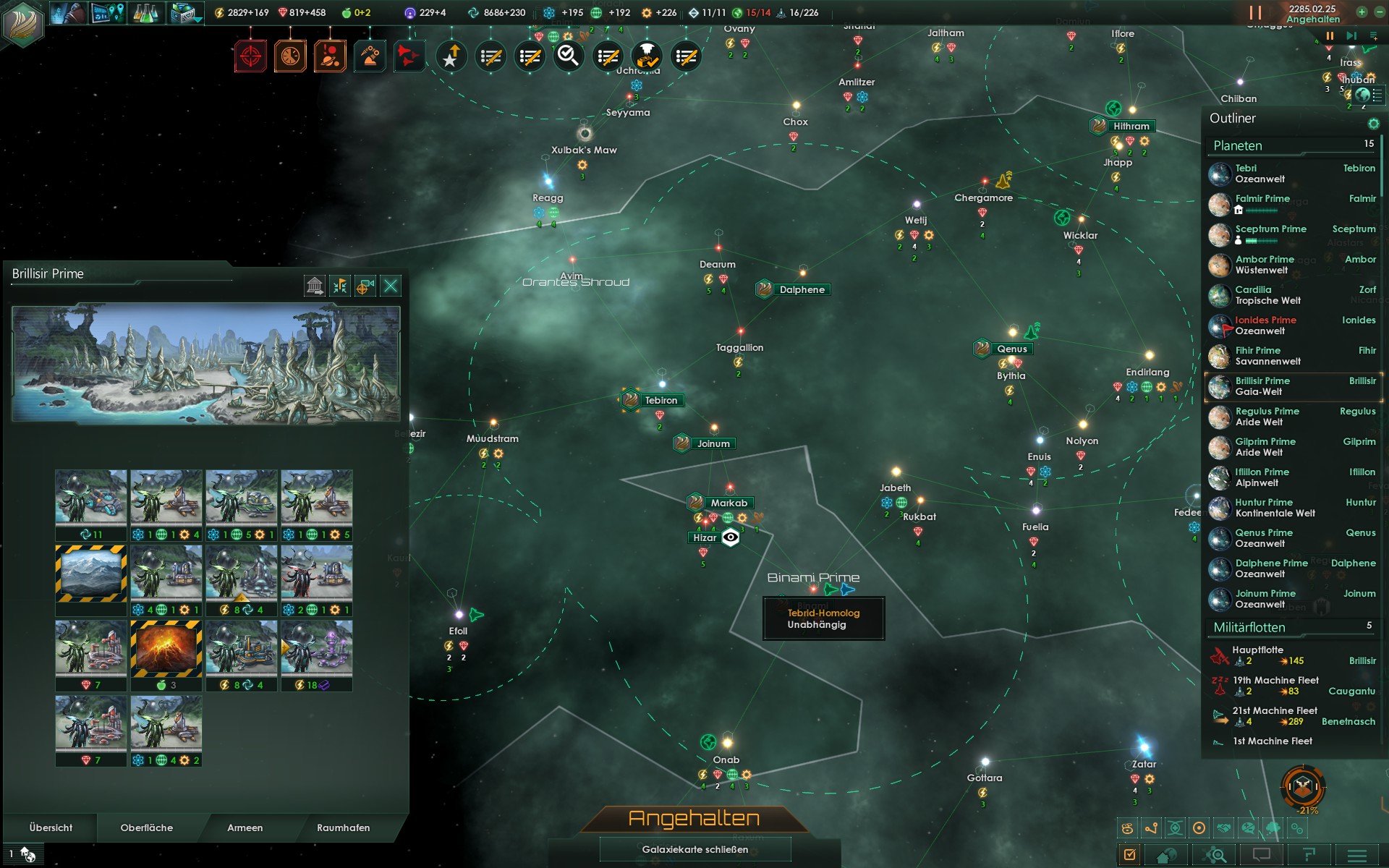Close the Brillisir Prime planet panel
The height and width of the screenshot is (868, 1389).
click(x=391, y=286)
